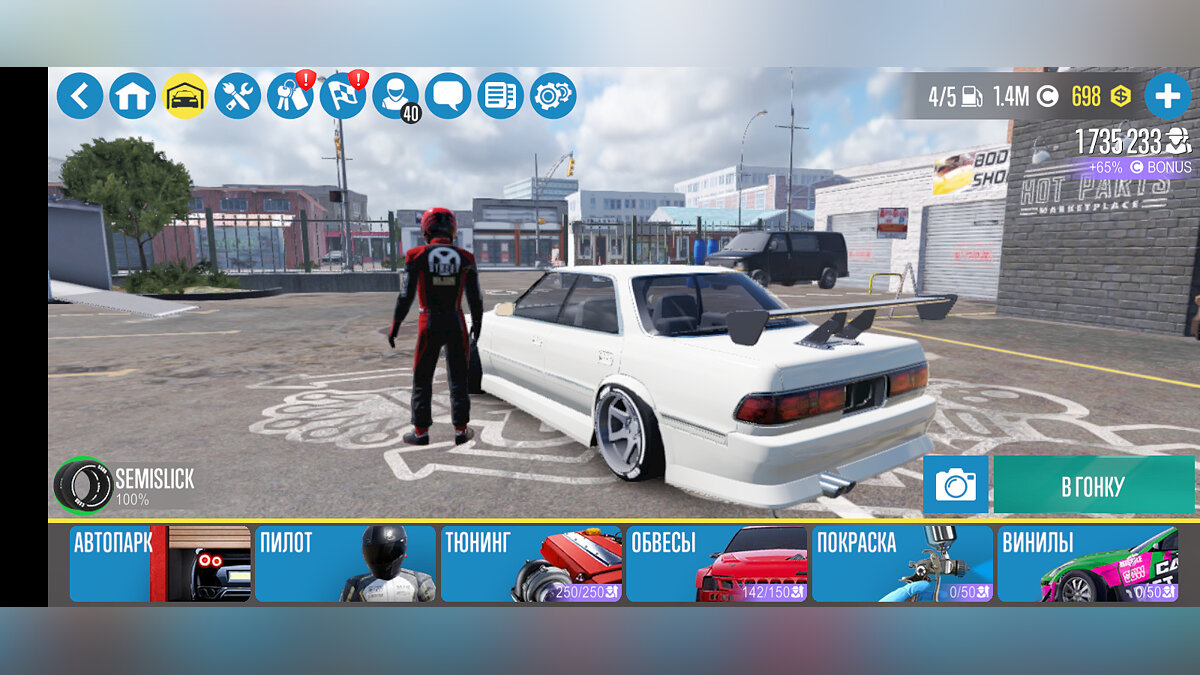Open the ПОКРАСКА paint tile
Viewport: 1200px width, 675px height.
coord(902,564)
